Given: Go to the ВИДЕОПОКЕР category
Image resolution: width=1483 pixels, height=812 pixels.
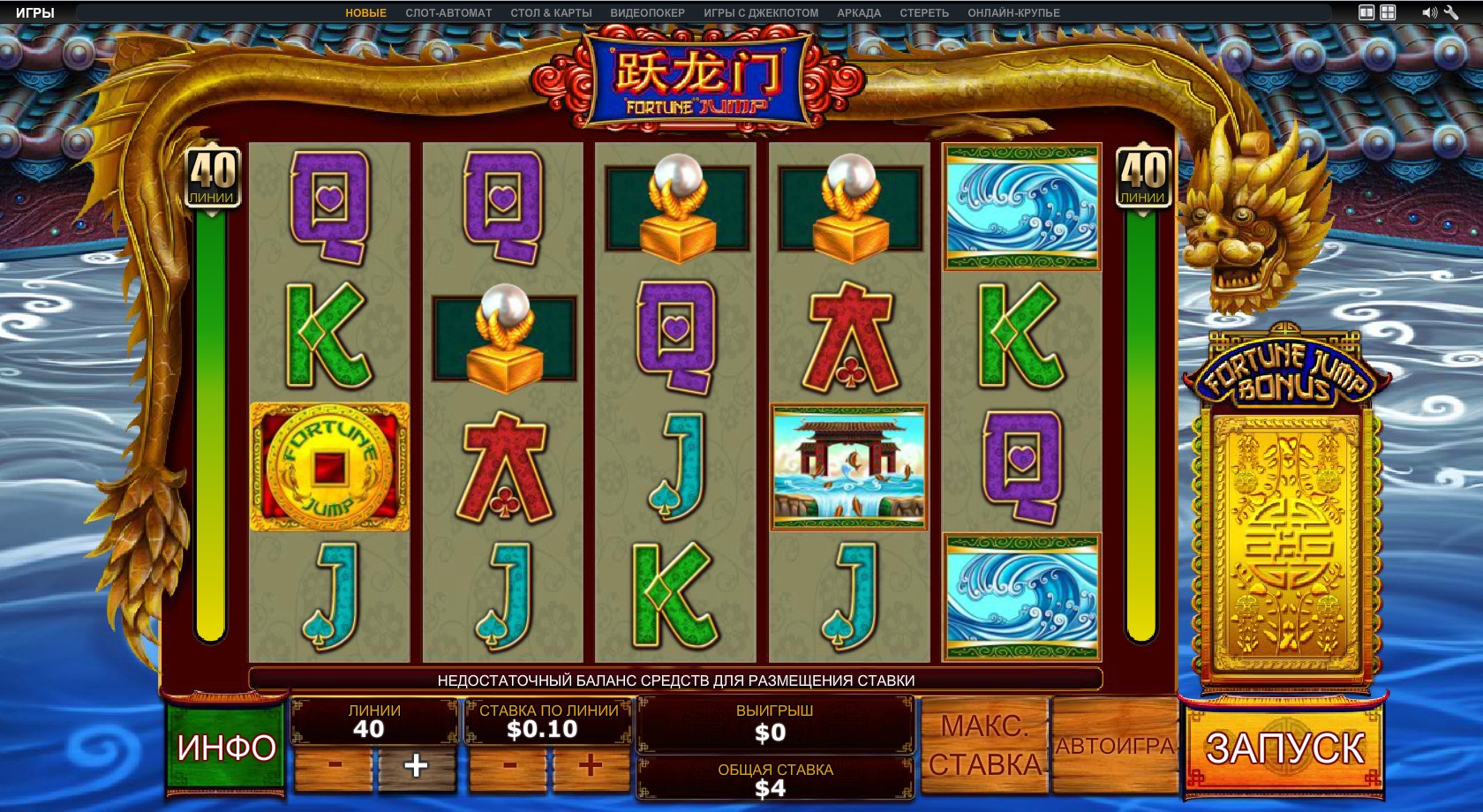Looking at the screenshot, I should pos(647,13).
